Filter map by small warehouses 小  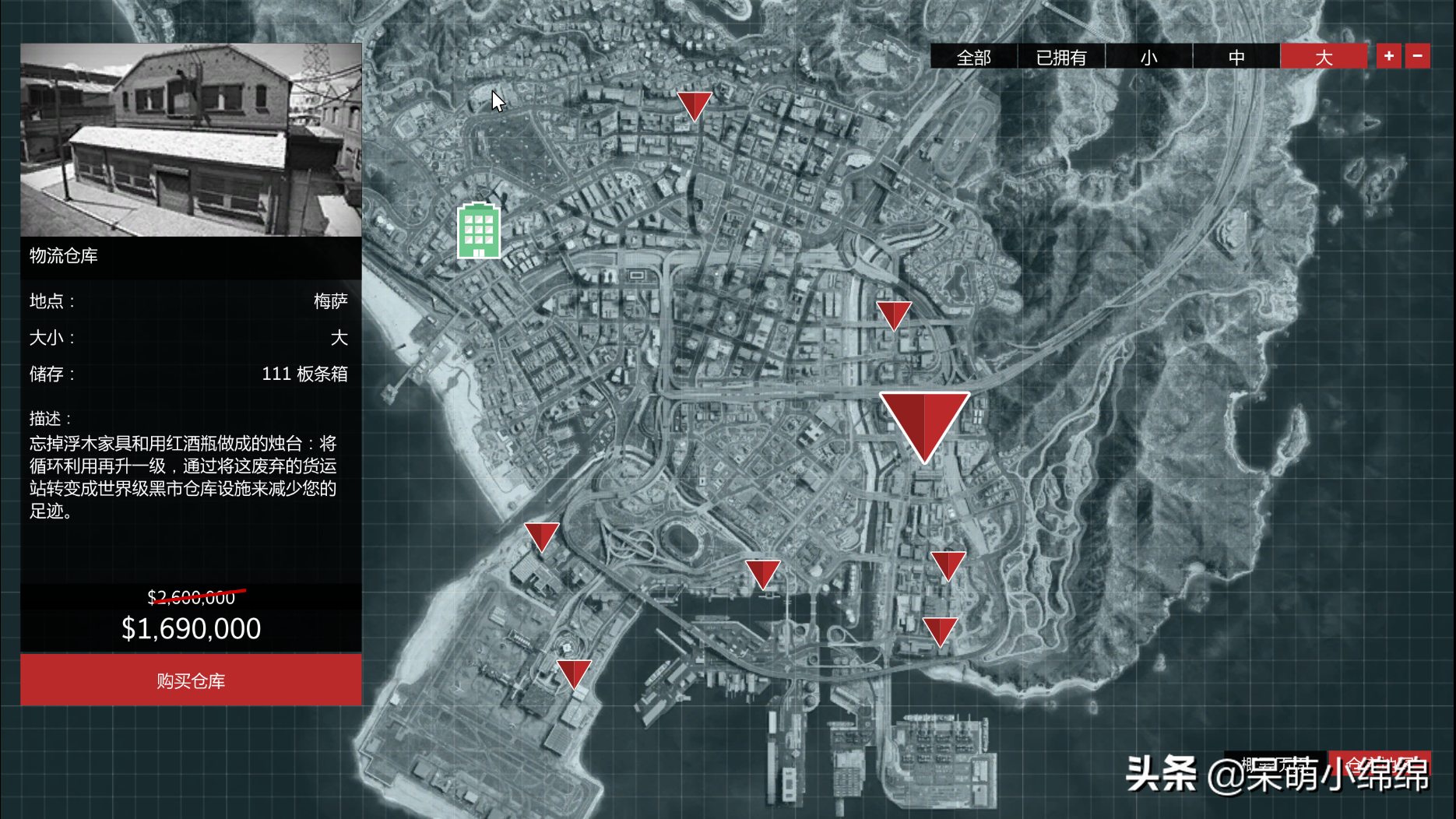point(1148,57)
